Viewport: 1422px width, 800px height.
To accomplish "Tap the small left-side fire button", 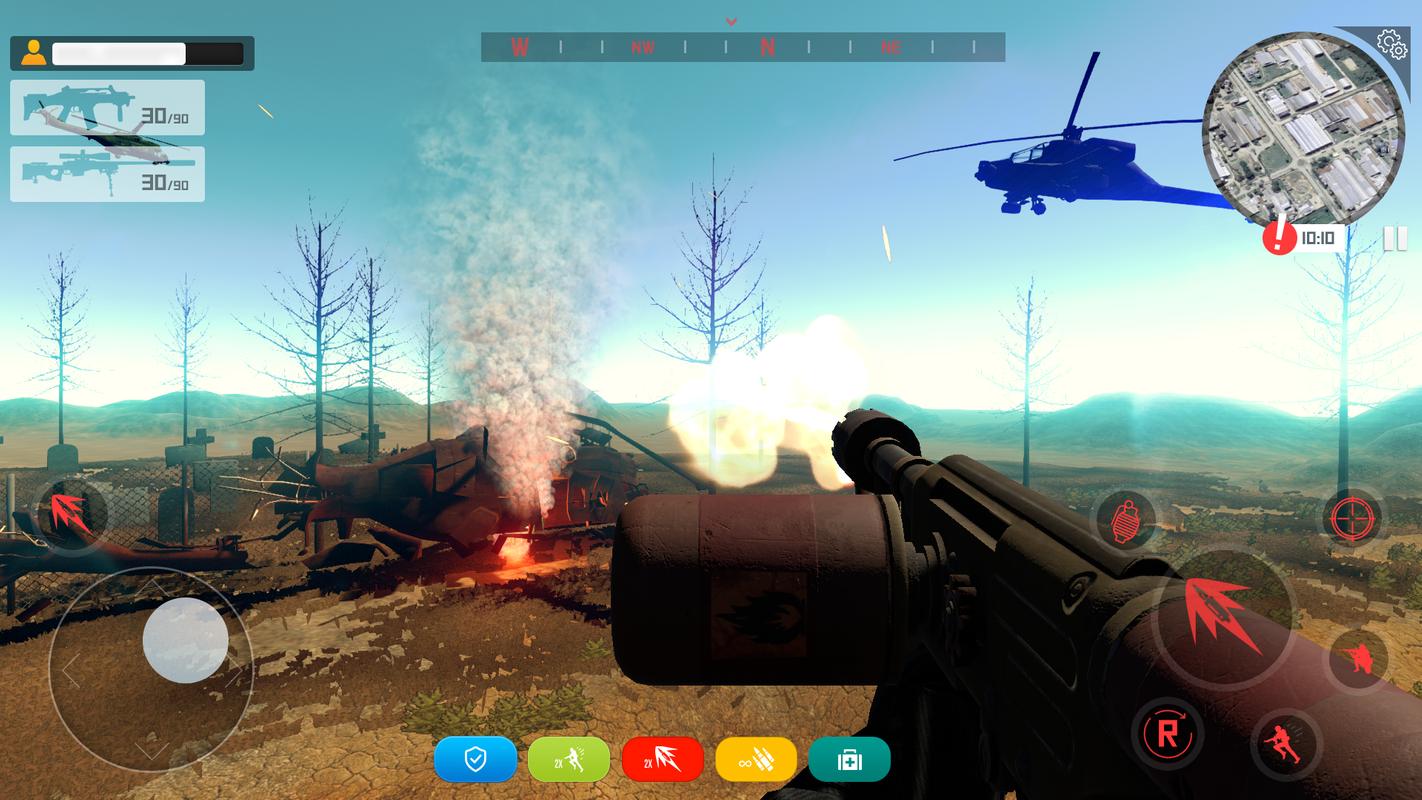I will point(70,513).
